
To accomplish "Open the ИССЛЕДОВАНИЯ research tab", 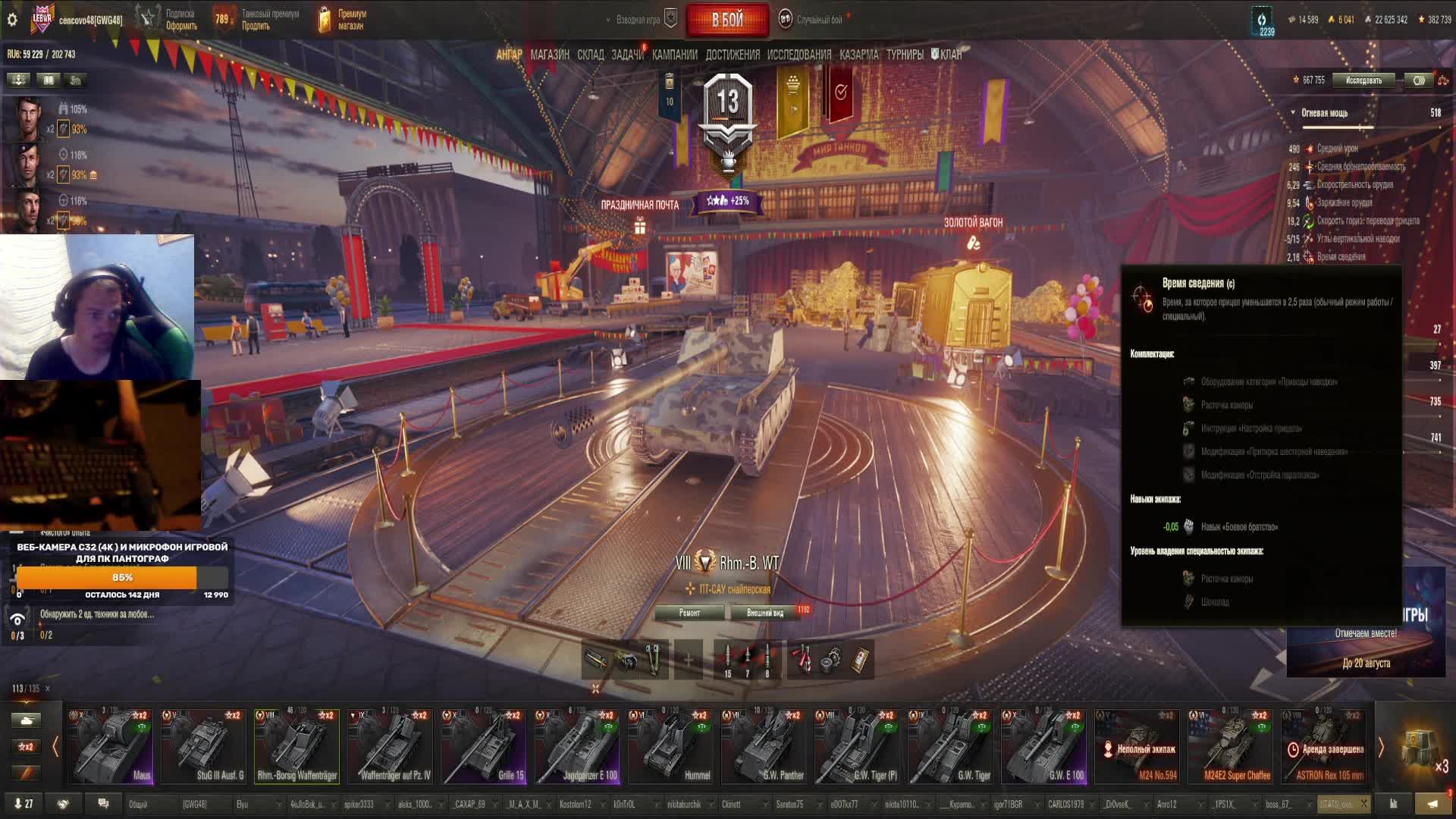I will pyautogui.click(x=799, y=55).
